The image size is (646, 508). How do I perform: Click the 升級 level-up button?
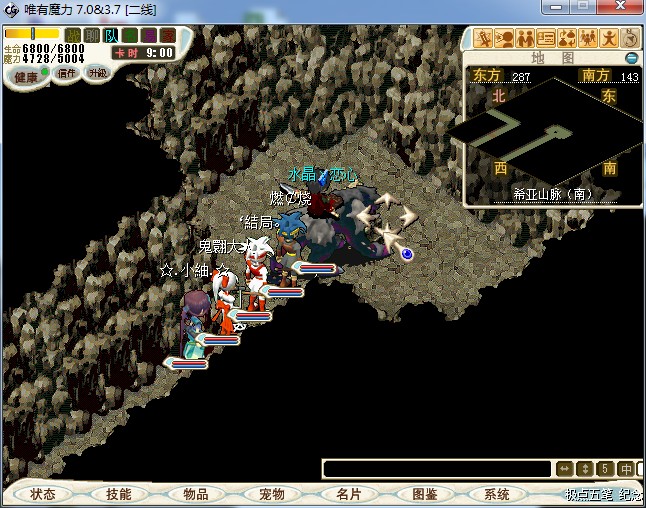(x=97, y=73)
